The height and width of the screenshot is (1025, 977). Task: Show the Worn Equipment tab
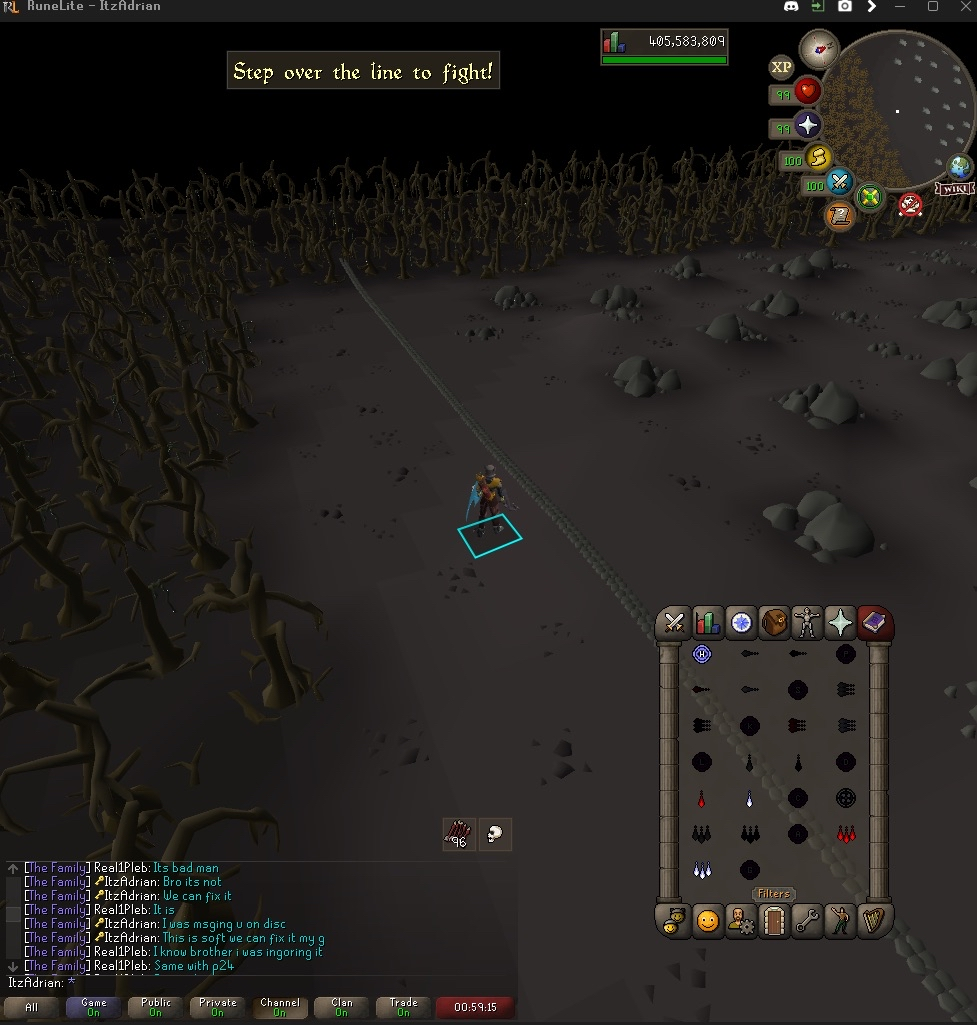click(x=807, y=624)
